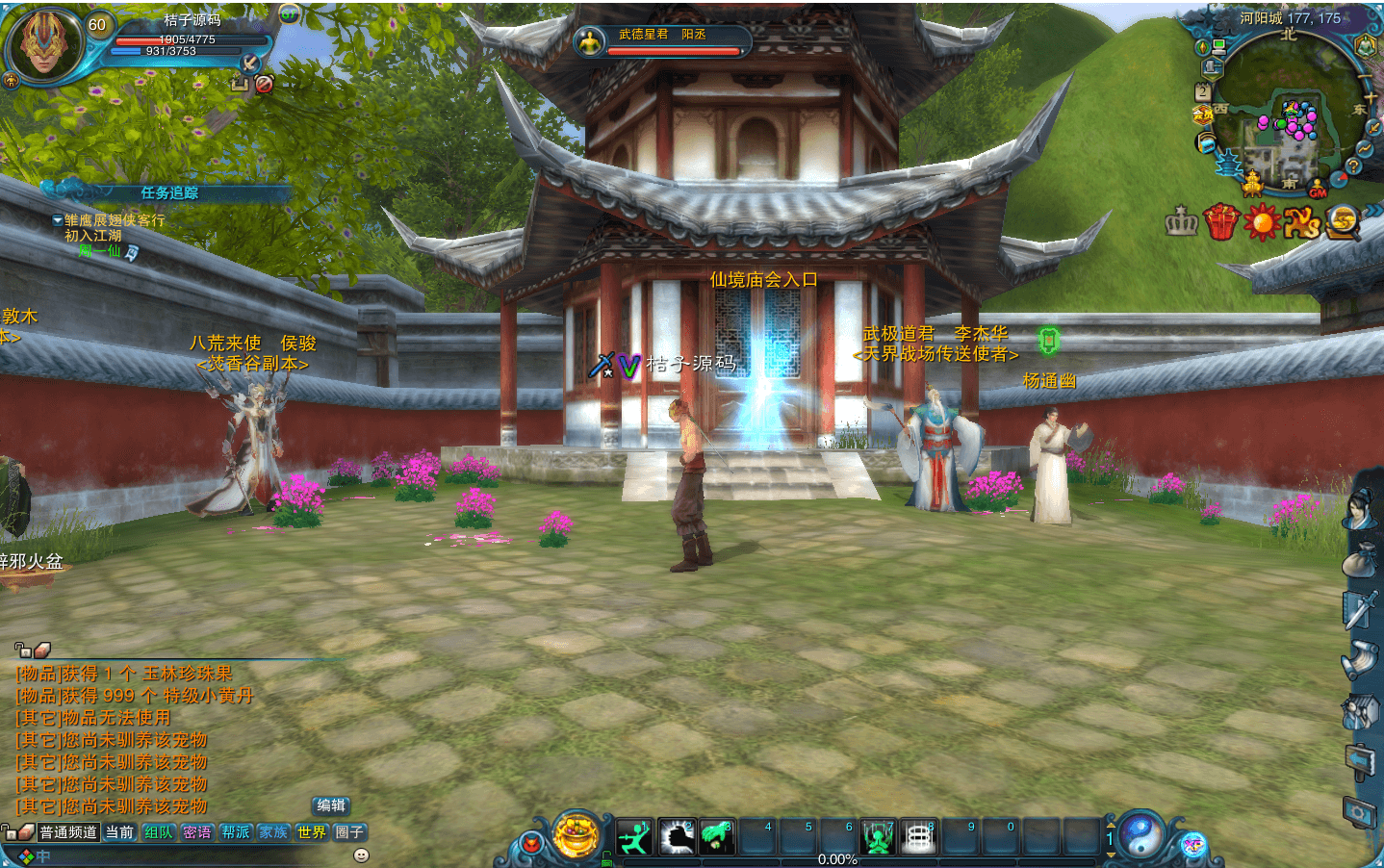Activate the green sword-fighter skill in slot 1
1384x868 pixels.
(634, 837)
